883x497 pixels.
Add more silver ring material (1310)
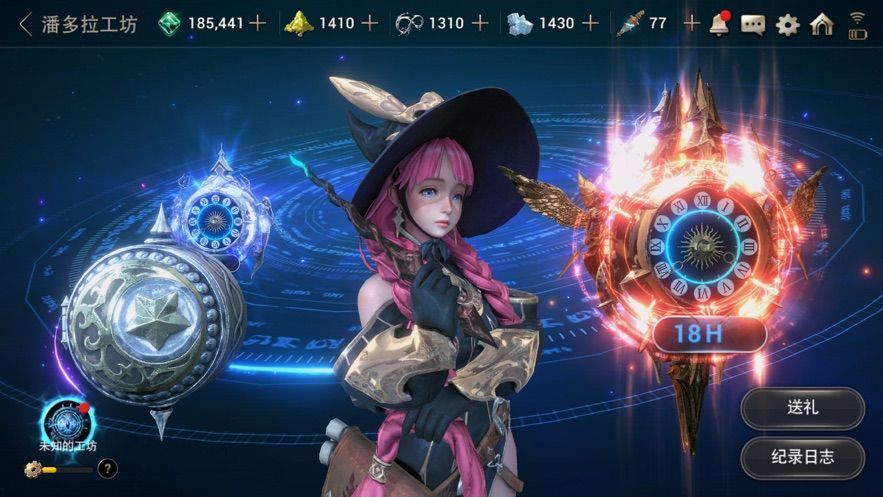click(480, 23)
